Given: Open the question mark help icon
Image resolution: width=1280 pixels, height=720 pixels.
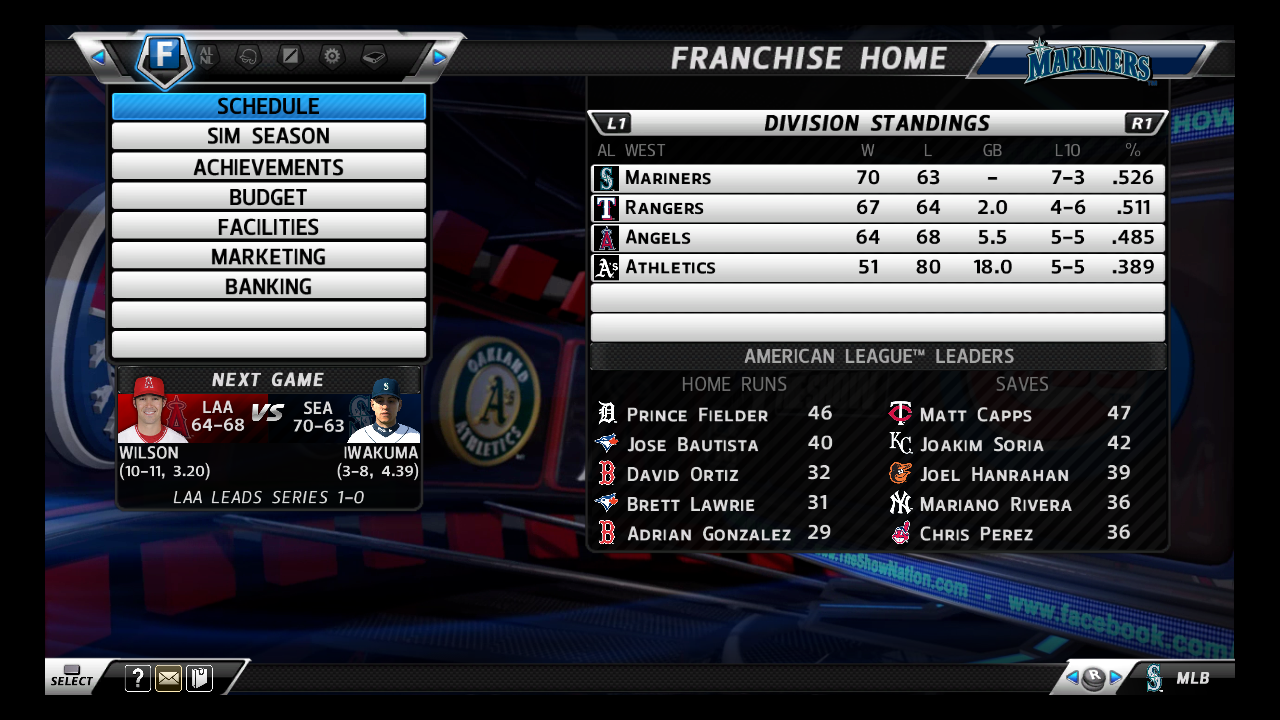Looking at the screenshot, I should [138, 679].
